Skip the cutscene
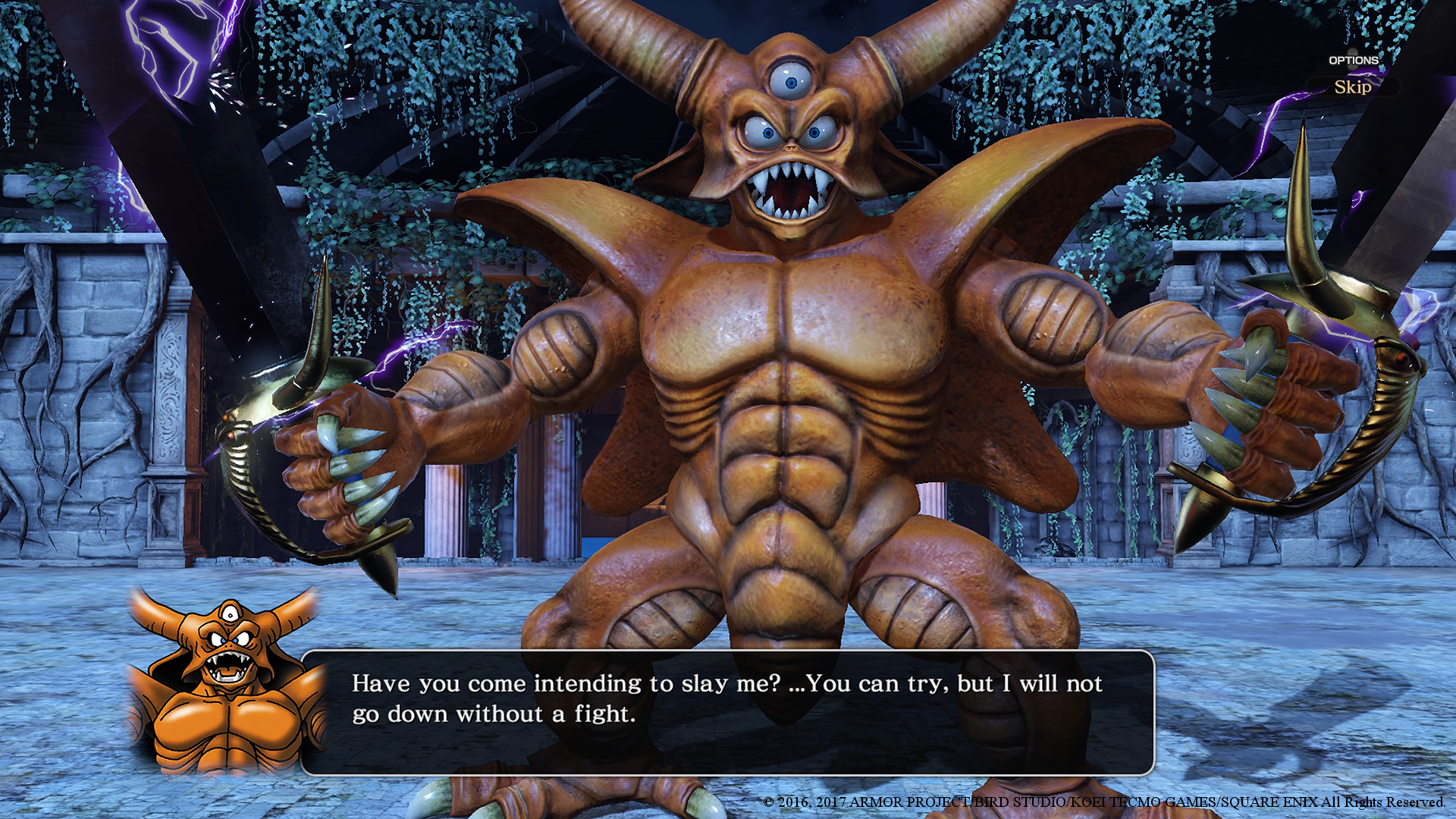1456x819 pixels. coord(1352,86)
